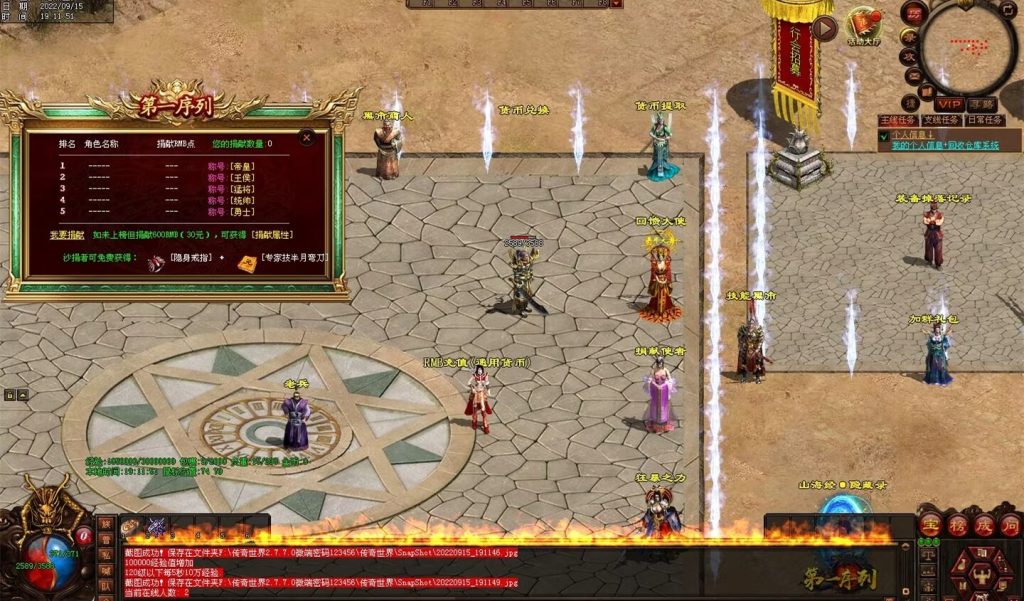Activate the 寻路 pathfinding button

(x=981, y=104)
